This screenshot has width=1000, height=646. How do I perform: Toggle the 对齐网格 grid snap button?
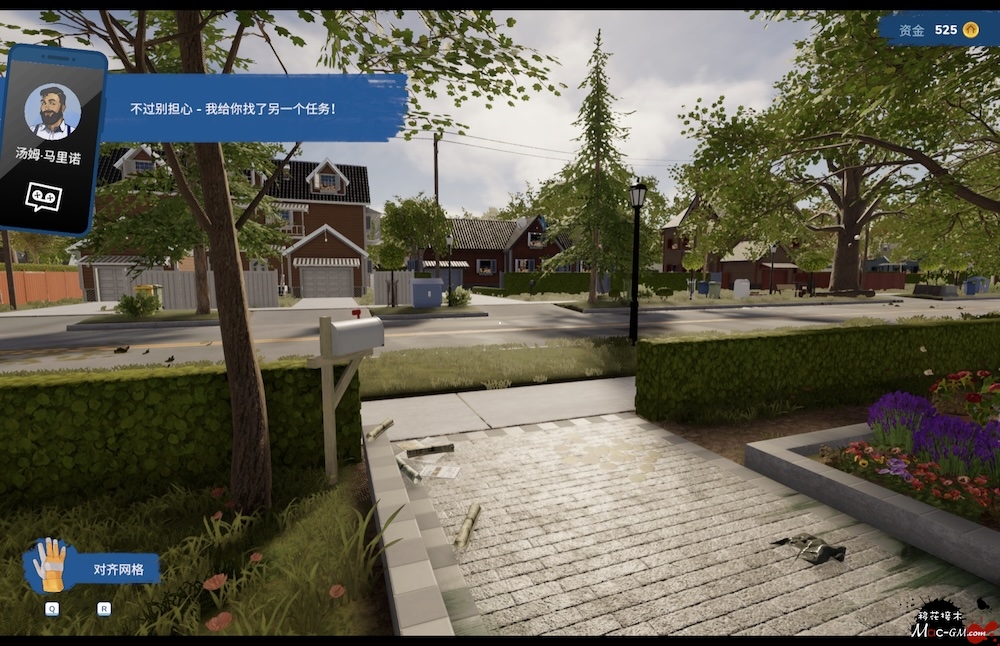[x=119, y=570]
